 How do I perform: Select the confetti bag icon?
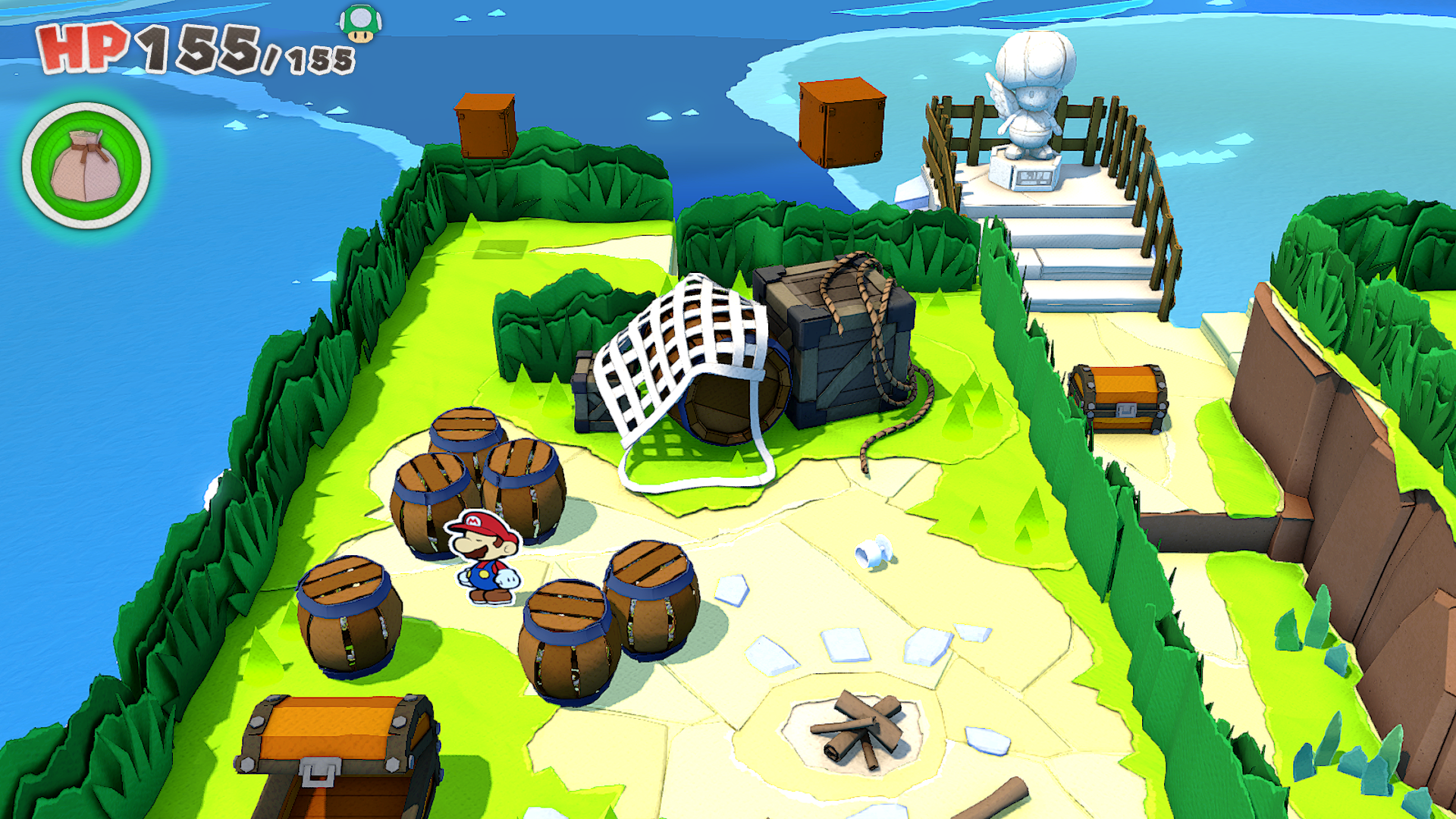(86, 166)
